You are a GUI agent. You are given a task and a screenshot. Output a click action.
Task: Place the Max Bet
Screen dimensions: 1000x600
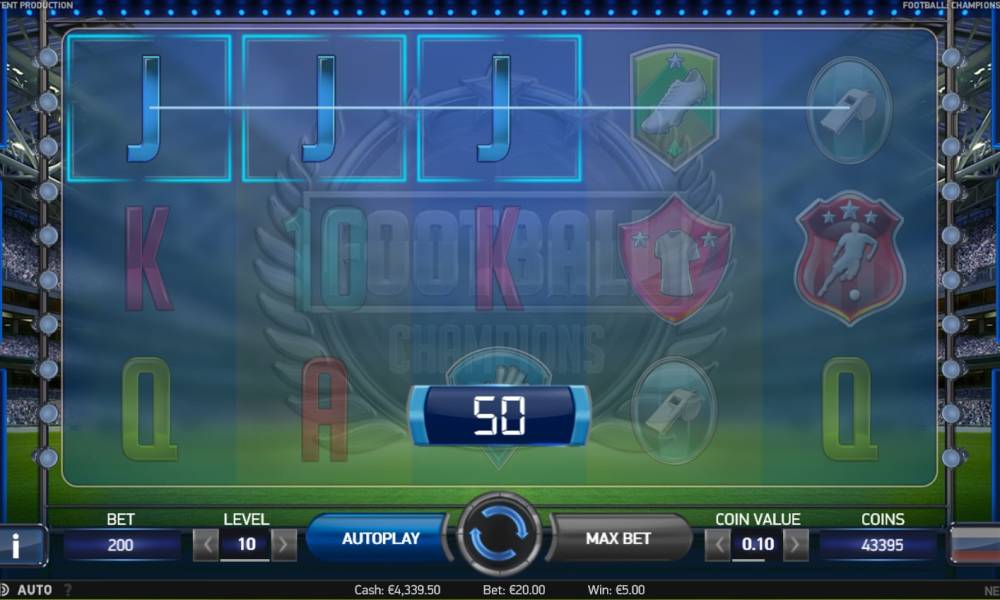point(618,538)
